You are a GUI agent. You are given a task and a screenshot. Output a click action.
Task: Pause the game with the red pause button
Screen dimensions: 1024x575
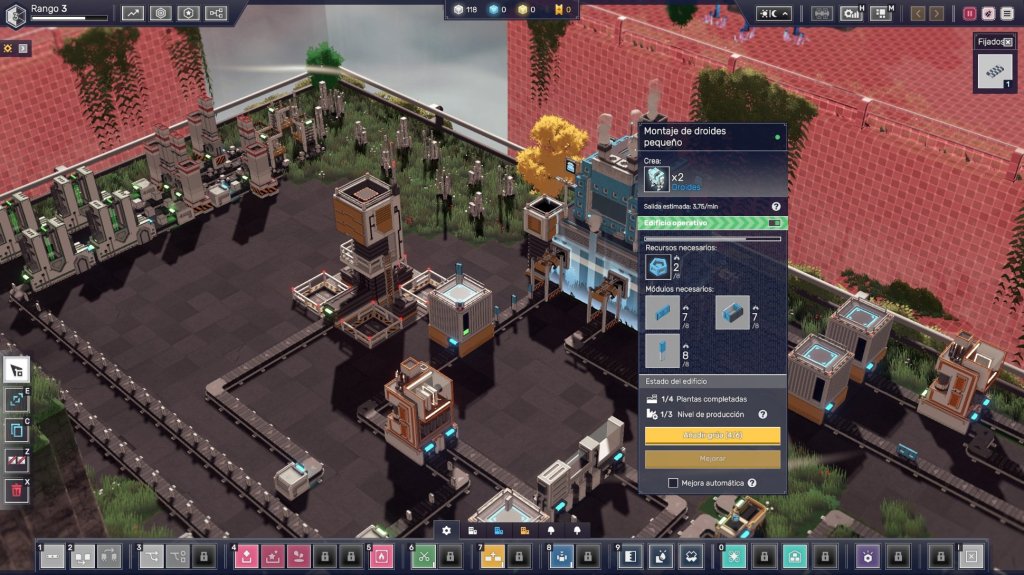[969, 13]
